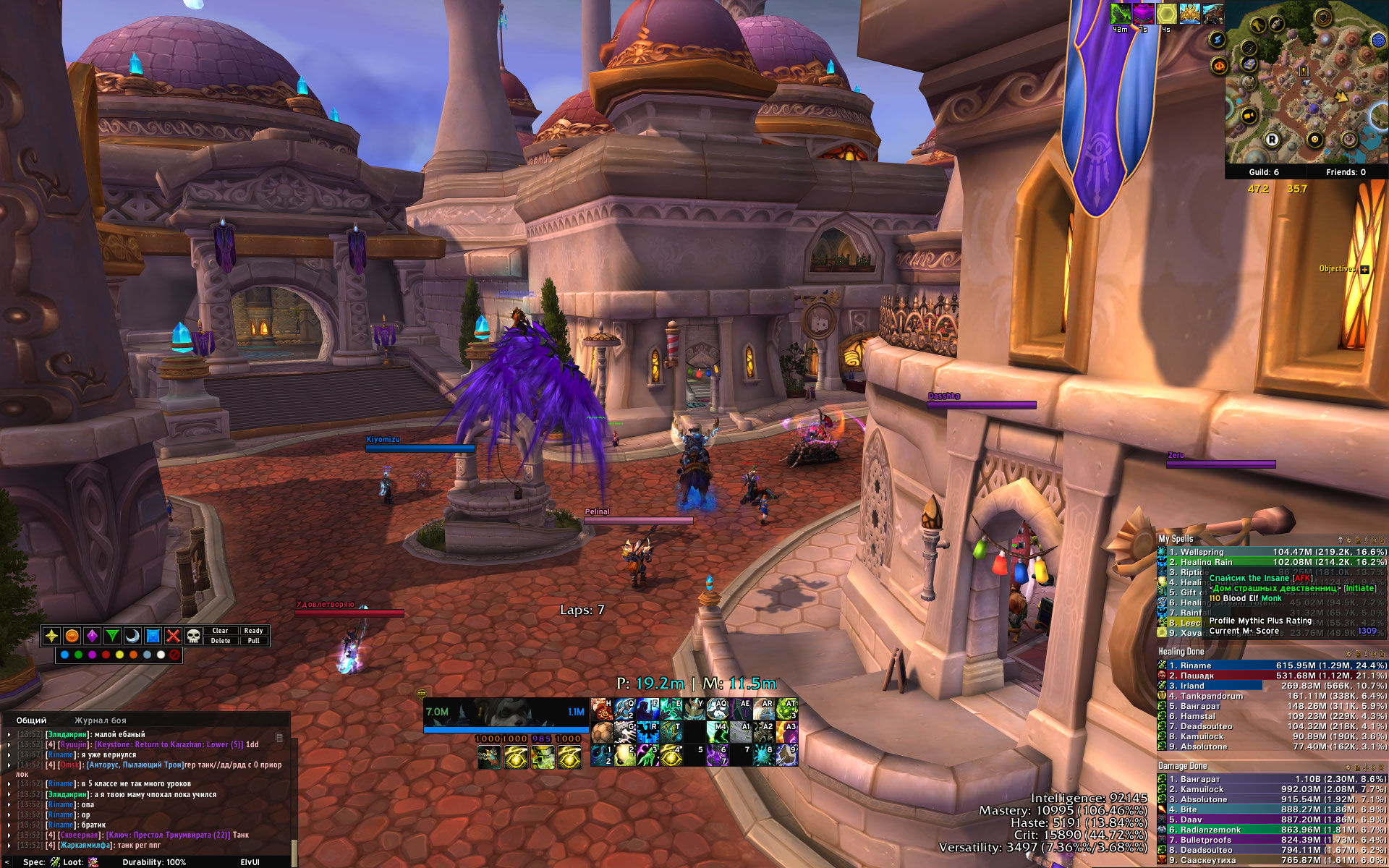
Task: Select the skull raid marker
Action: point(193,636)
